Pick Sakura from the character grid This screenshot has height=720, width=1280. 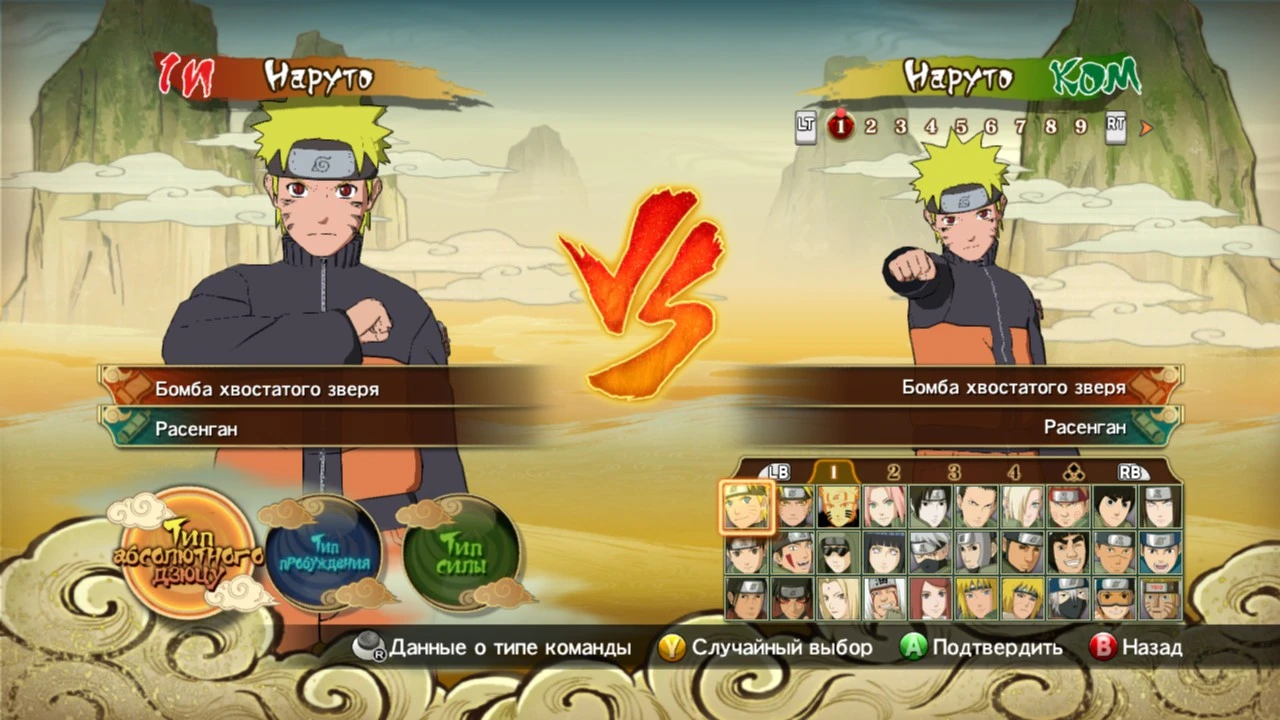885,505
